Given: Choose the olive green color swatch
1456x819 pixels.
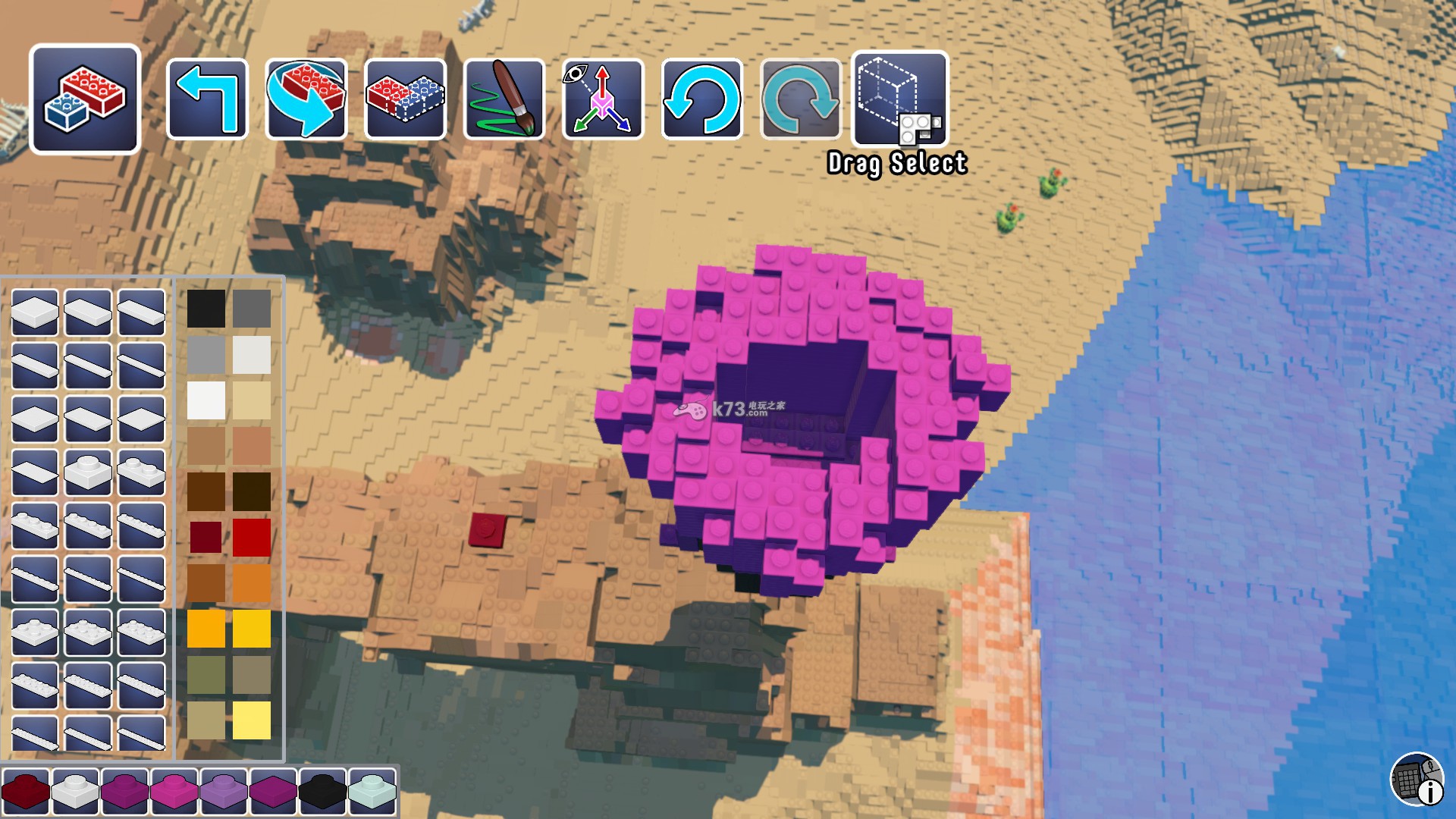Looking at the screenshot, I should coord(206,674).
